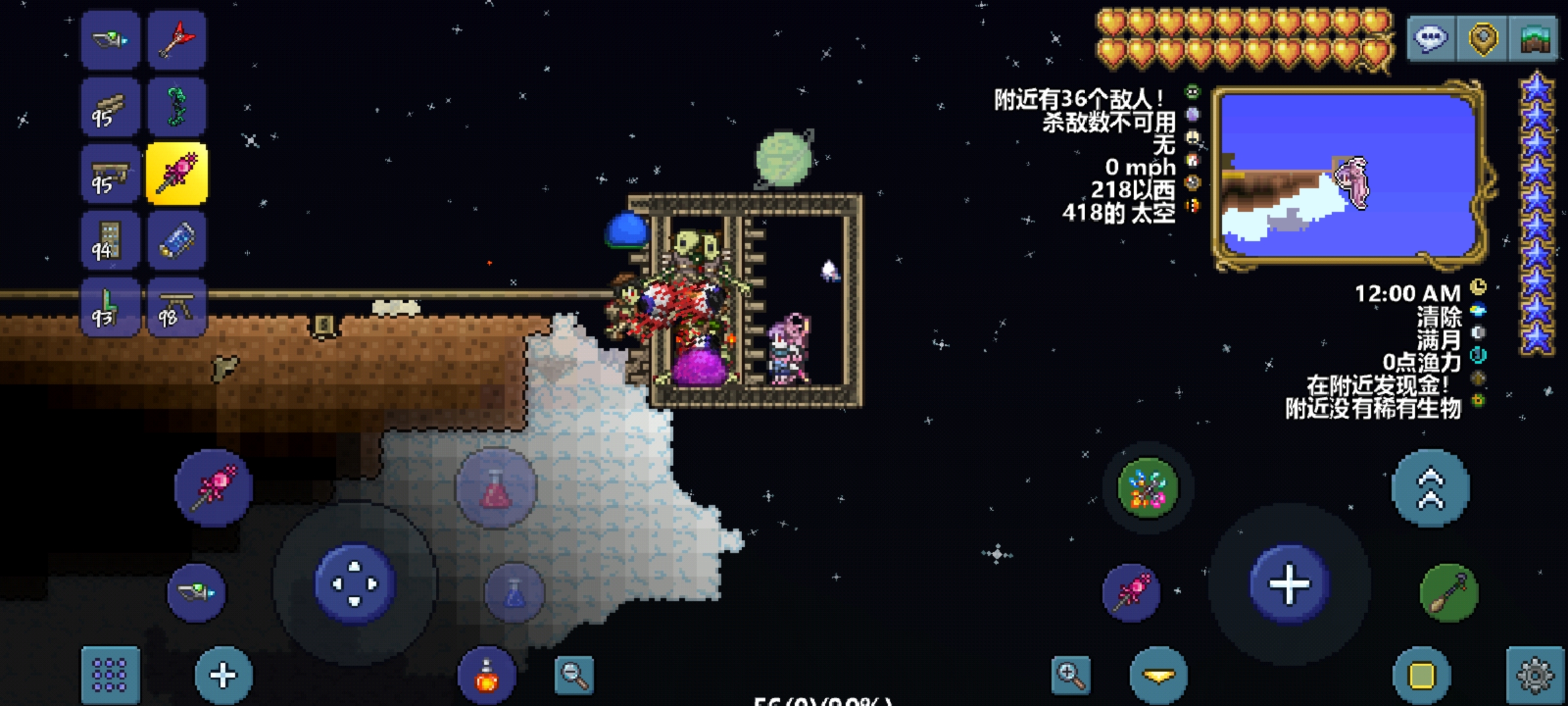Activate the orange buff potion button
Screen dimensions: 1568x706
pos(487,677)
